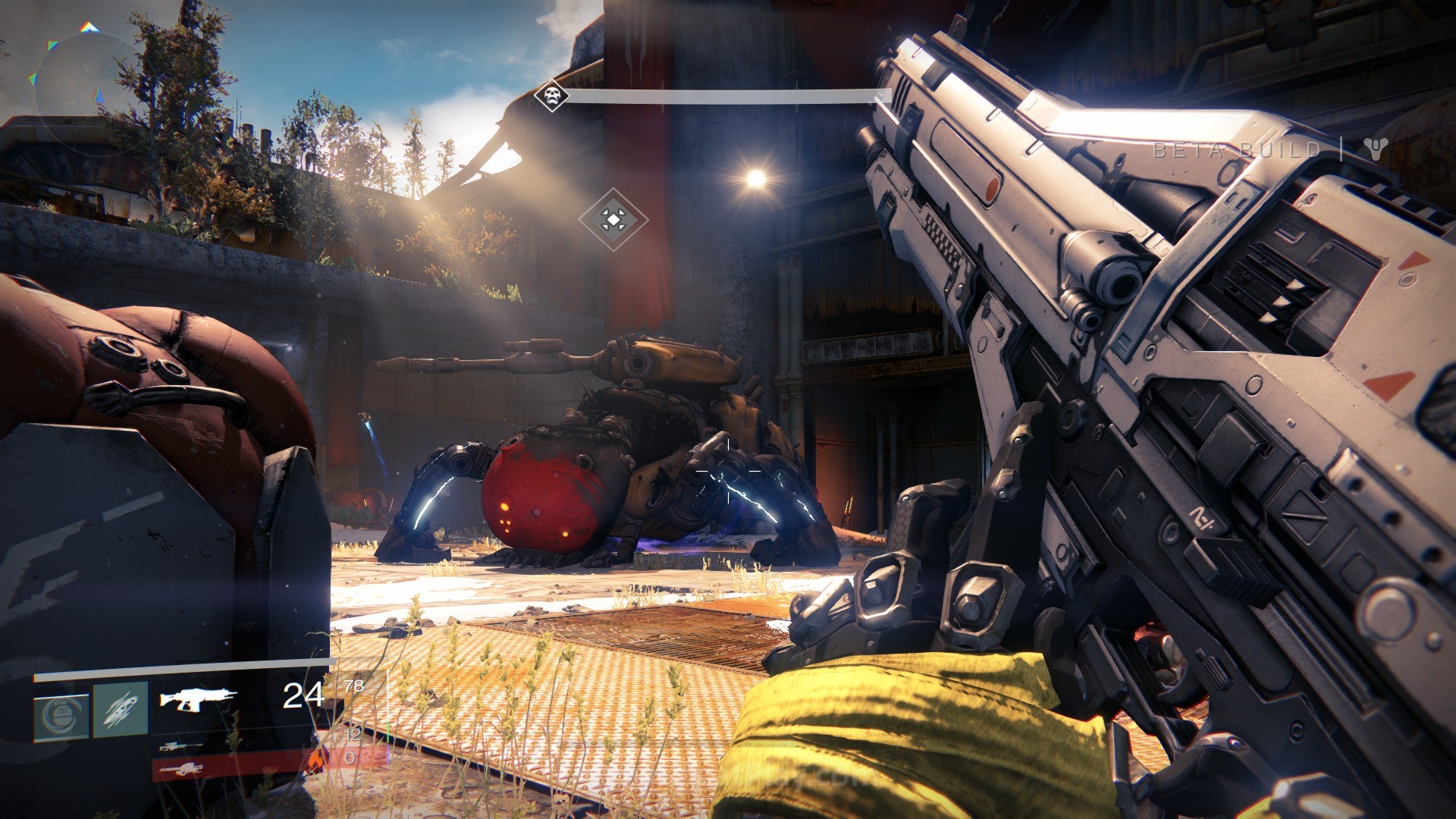Activate the melee knife ability icon
This screenshot has height=819, width=1456.
(121, 710)
